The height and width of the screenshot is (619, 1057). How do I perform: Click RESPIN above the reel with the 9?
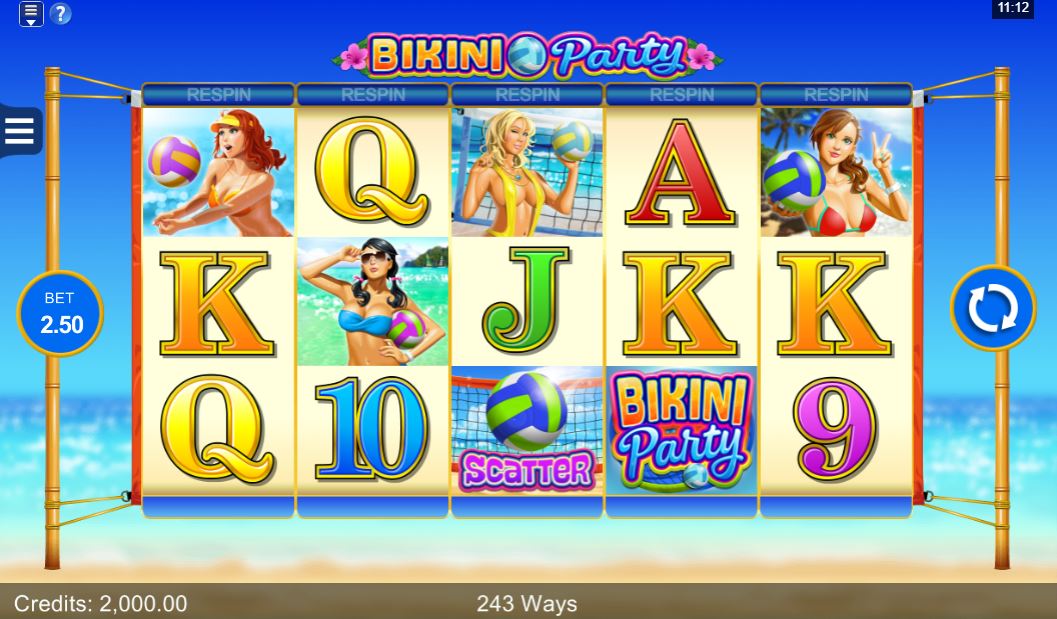[x=836, y=95]
